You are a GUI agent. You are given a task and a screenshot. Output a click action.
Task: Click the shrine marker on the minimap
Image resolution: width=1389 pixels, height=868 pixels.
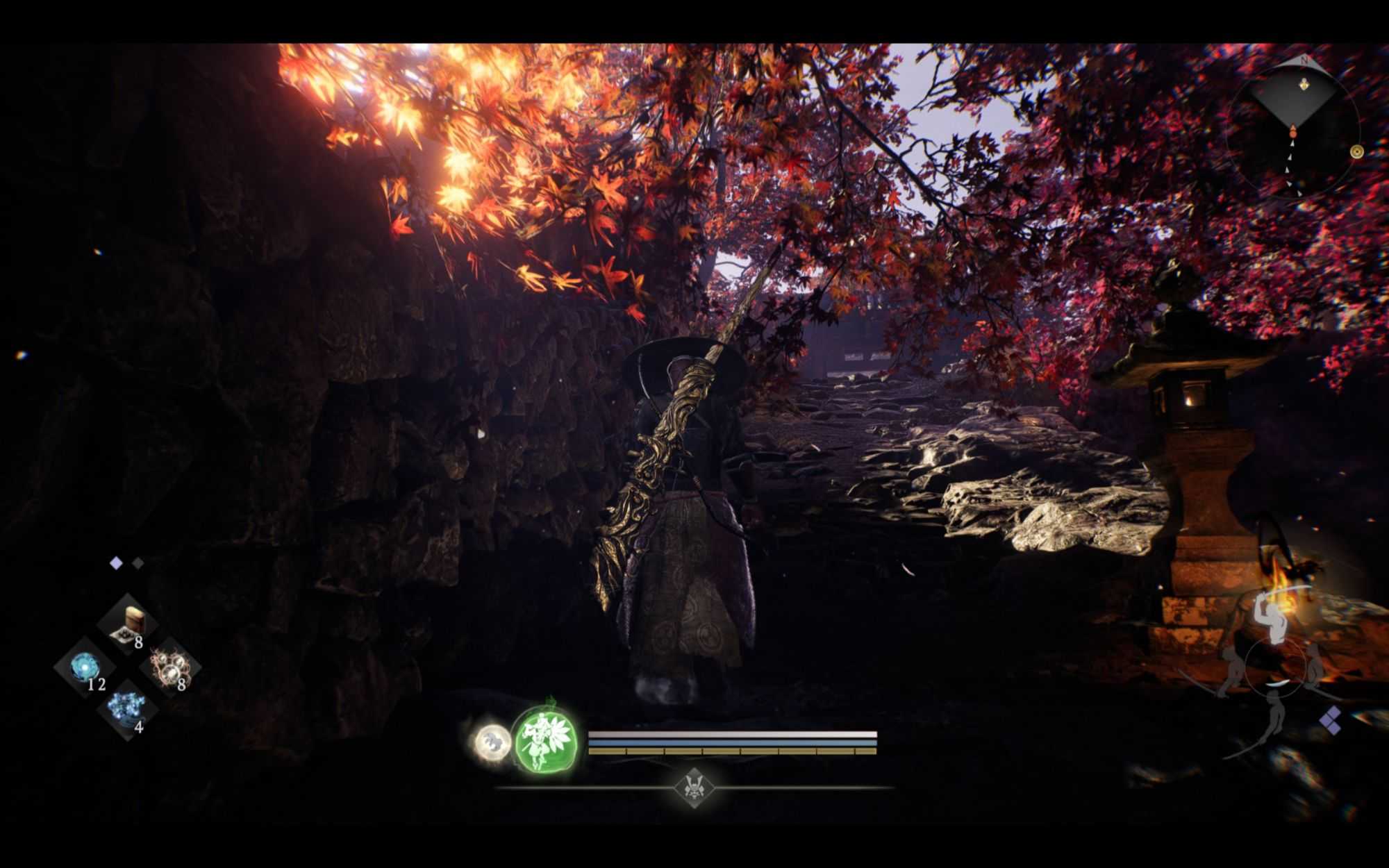pyautogui.click(x=1303, y=85)
